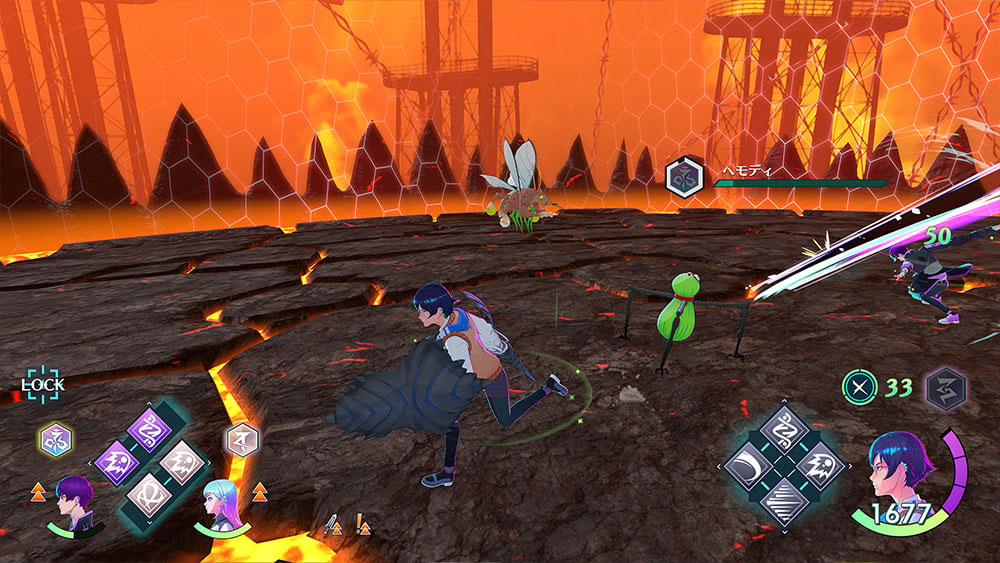Click the yellow-outlined purple hexagon emblem

(54, 438)
